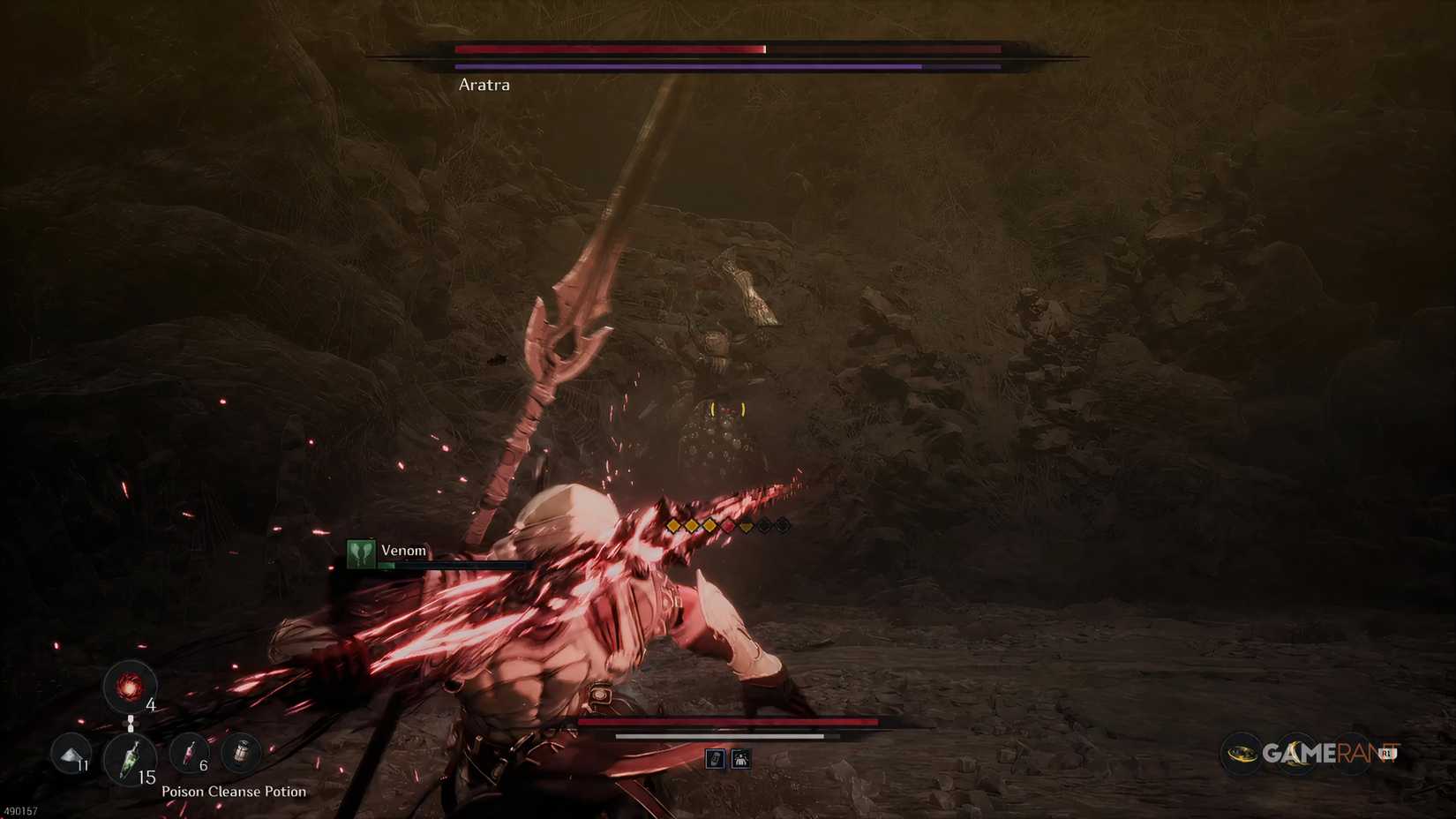Click the red projectile quick-slot showing 4

click(130, 687)
